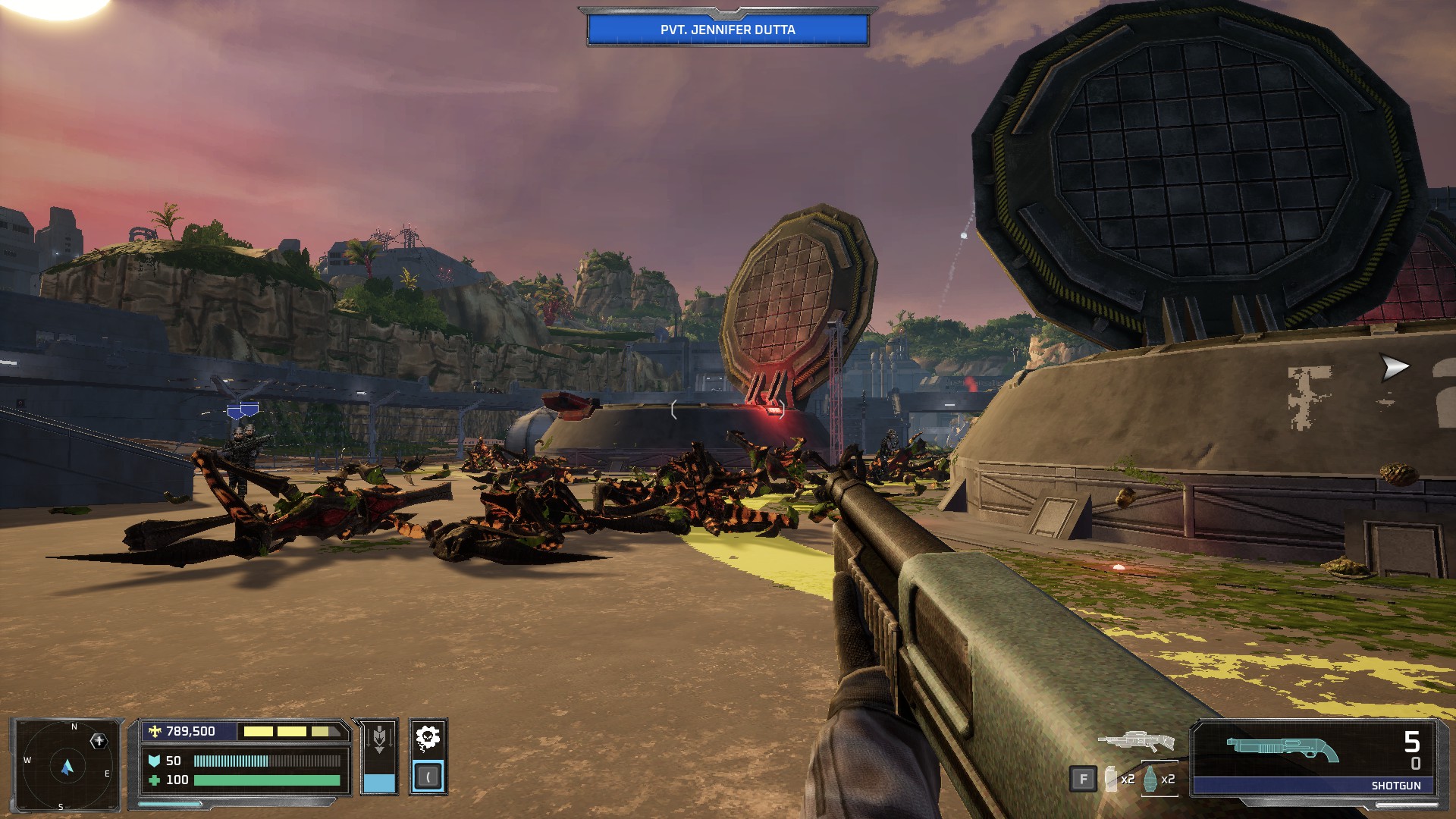Image resolution: width=1456 pixels, height=819 pixels.
Task: Switch to the secondary rifle icon
Action: 1135,741
